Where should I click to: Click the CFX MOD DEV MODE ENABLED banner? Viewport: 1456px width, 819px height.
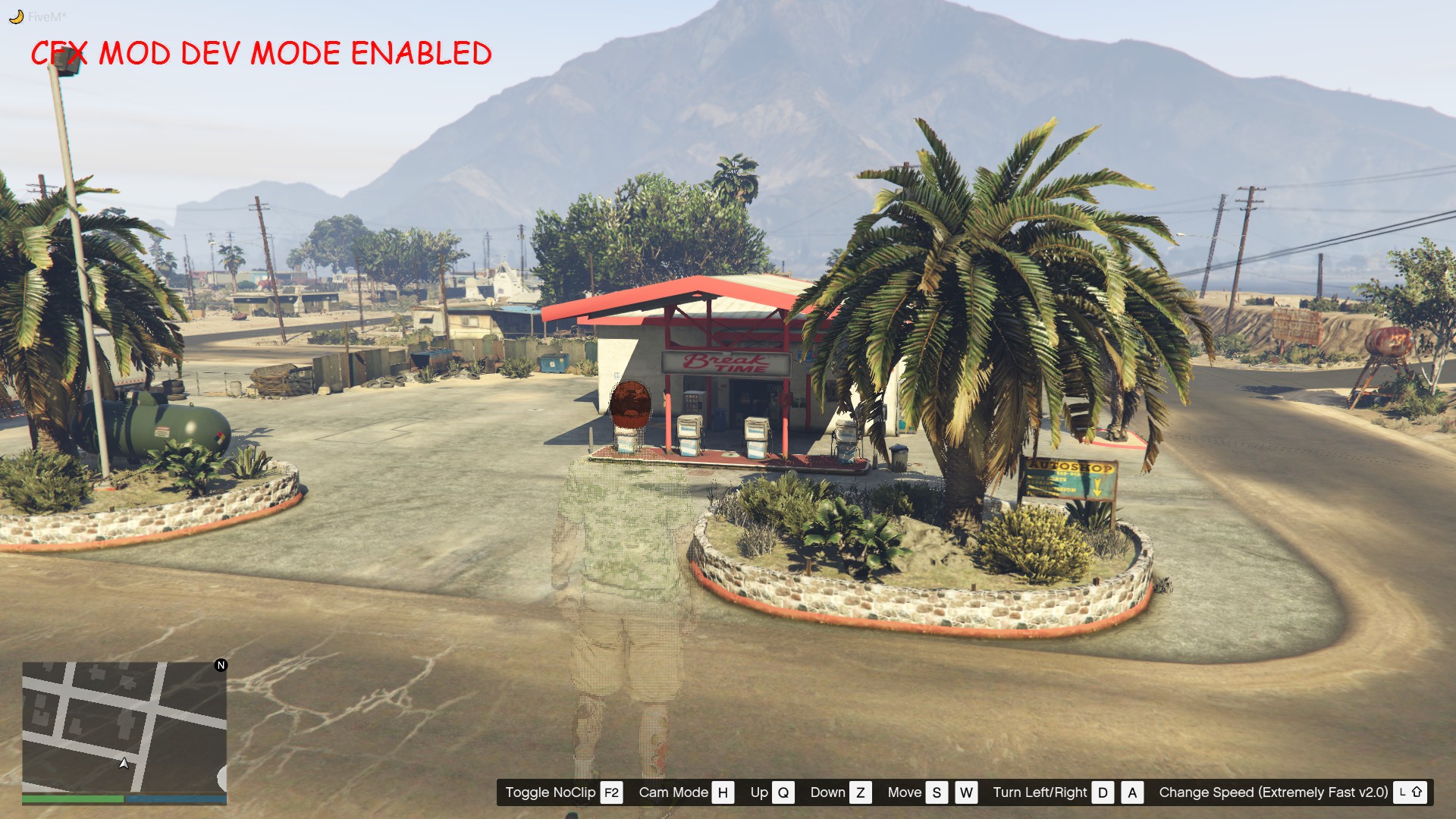pos(262,54)
